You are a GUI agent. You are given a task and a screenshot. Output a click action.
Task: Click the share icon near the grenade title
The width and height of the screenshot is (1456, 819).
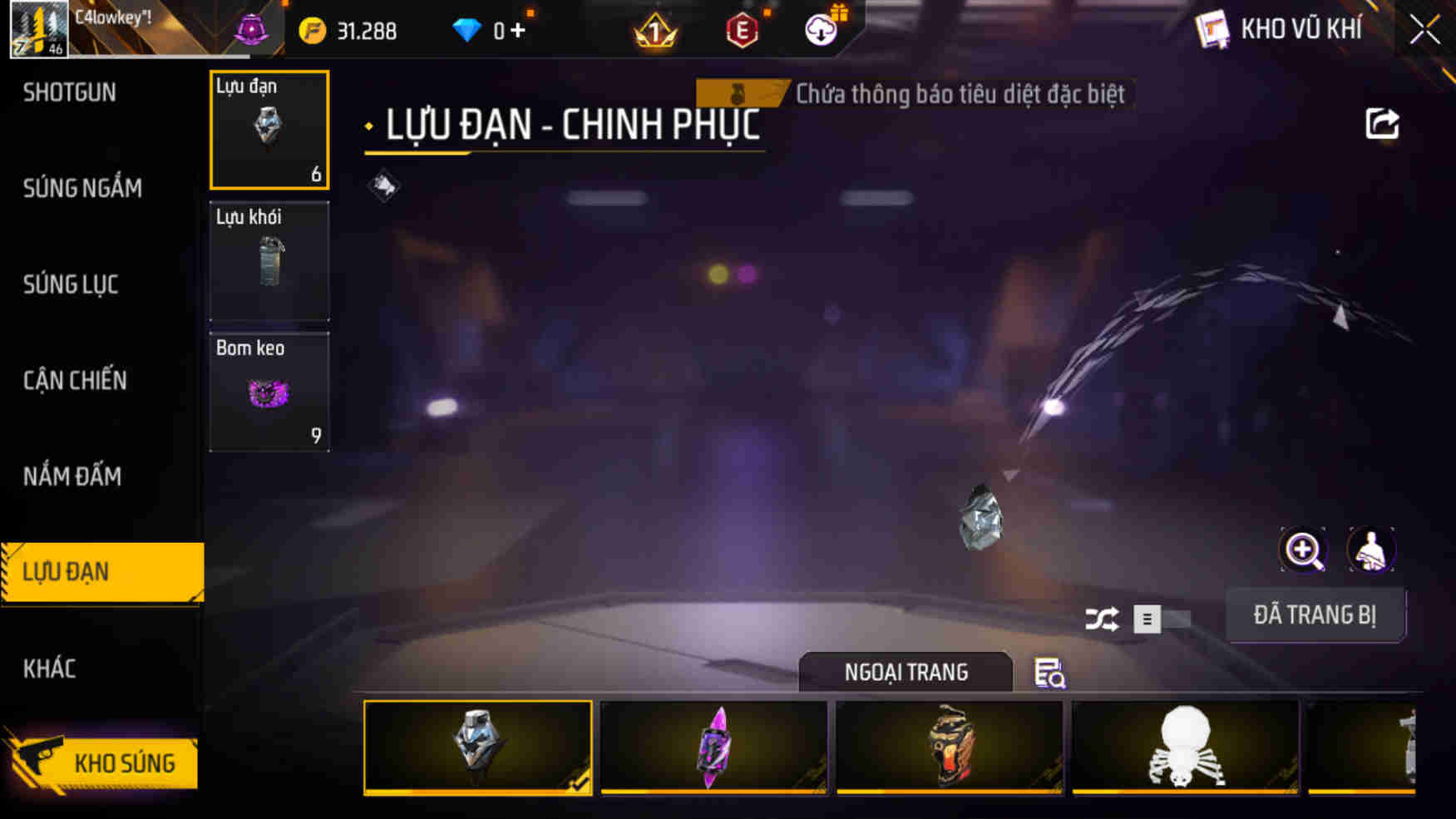coord(1381,123)
